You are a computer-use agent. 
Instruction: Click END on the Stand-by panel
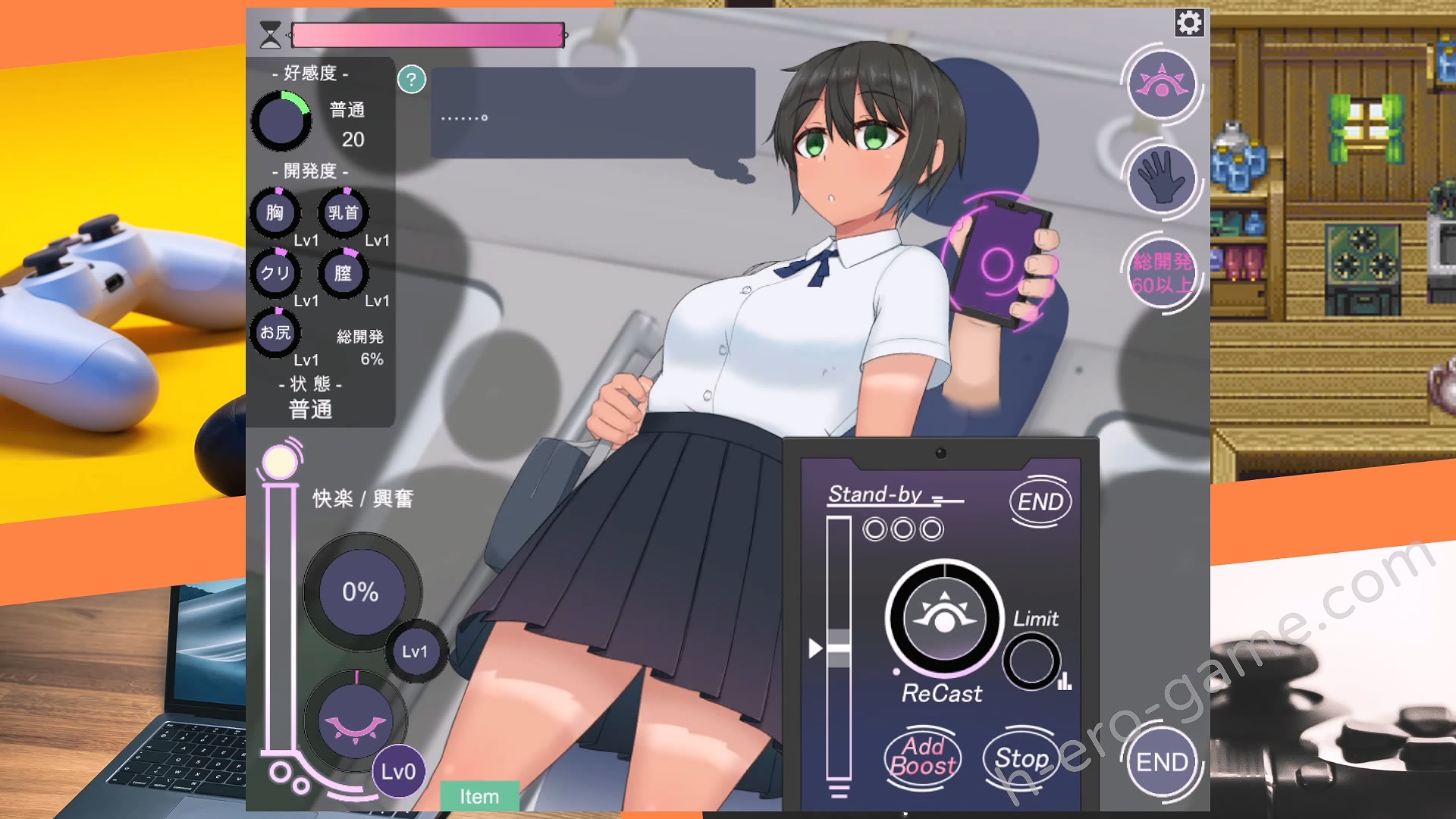point(1040,501)
